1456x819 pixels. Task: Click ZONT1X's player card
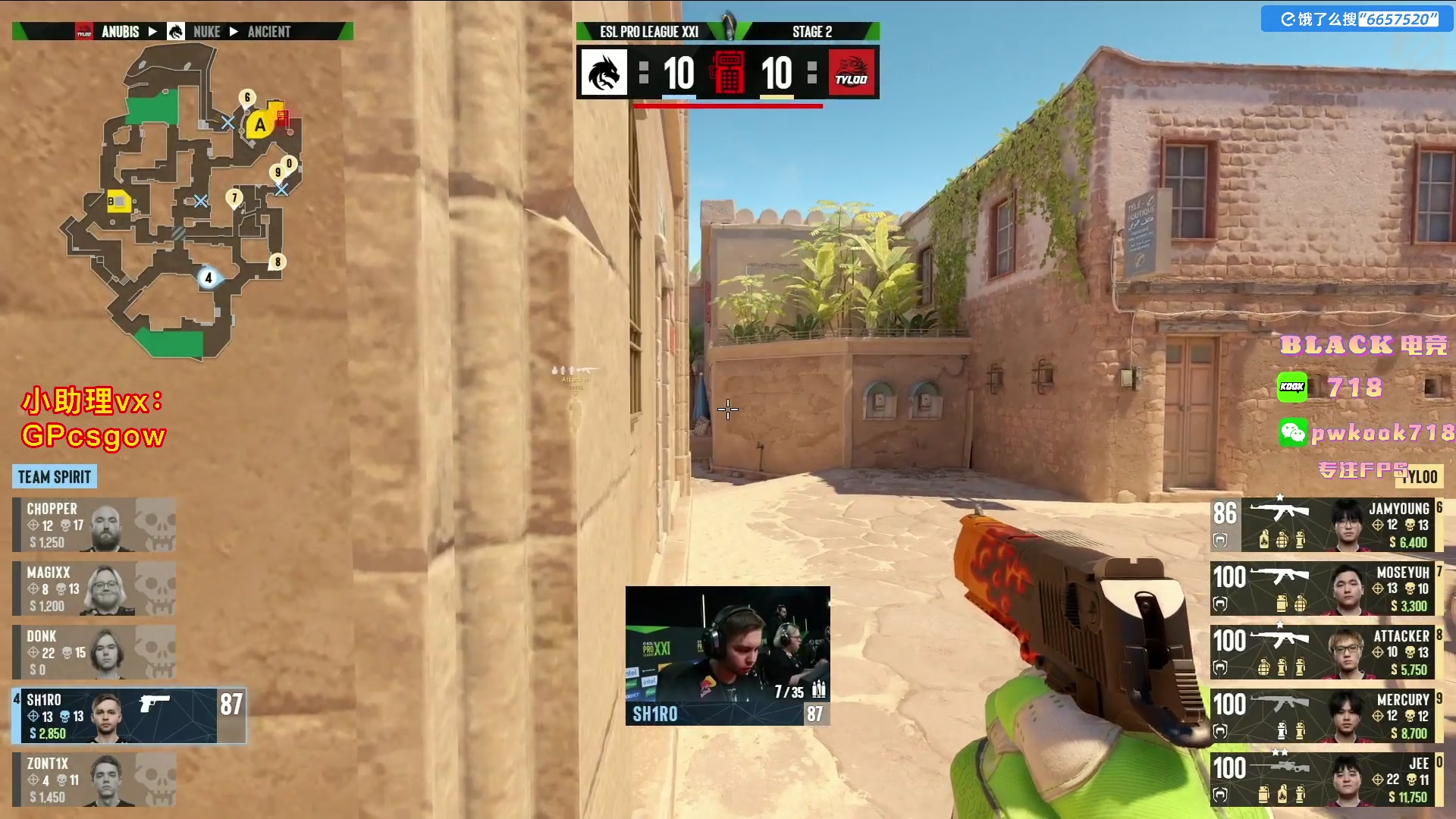tap(94, 780)
